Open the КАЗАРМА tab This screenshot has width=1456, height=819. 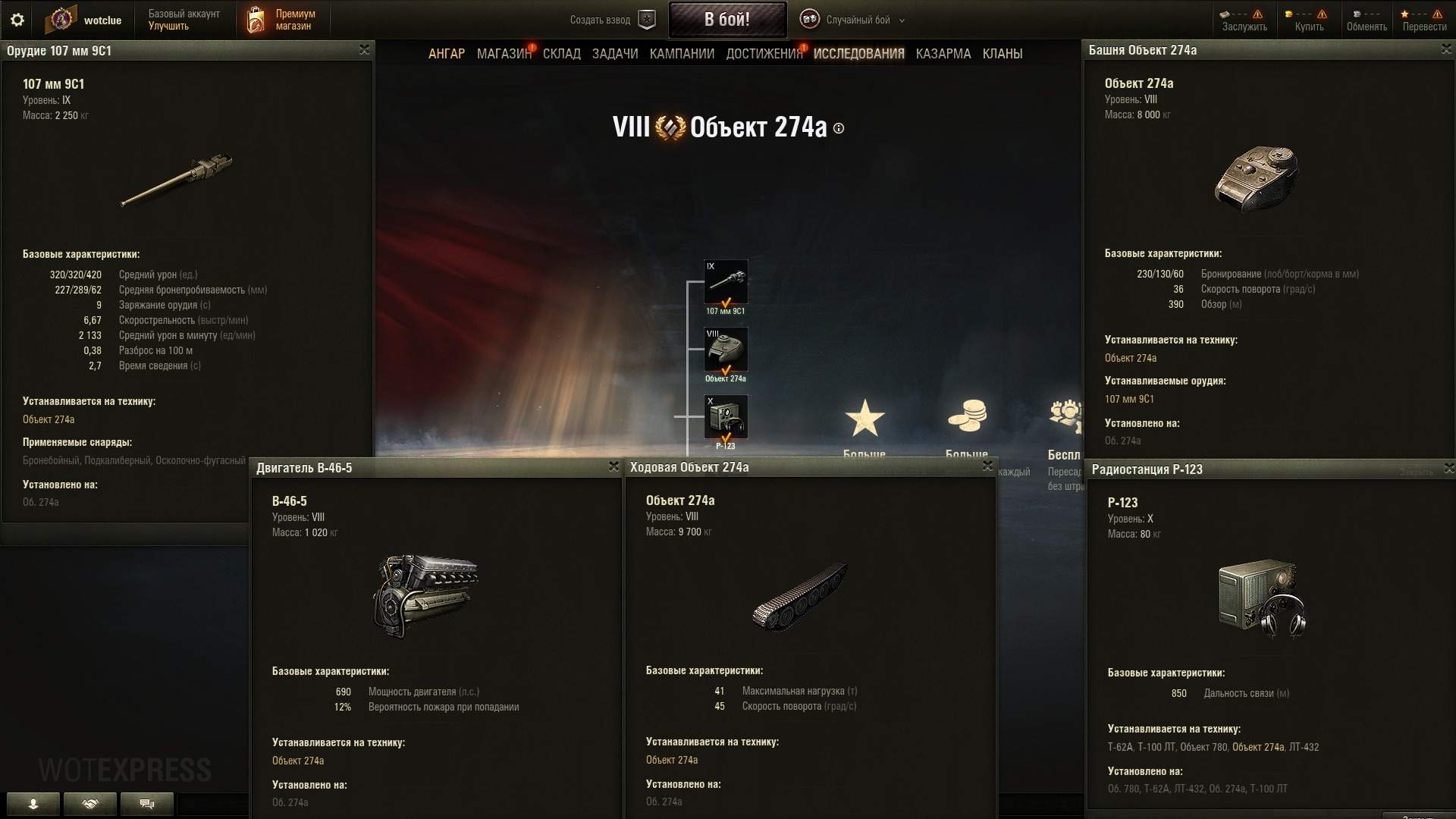pos(943,54)
